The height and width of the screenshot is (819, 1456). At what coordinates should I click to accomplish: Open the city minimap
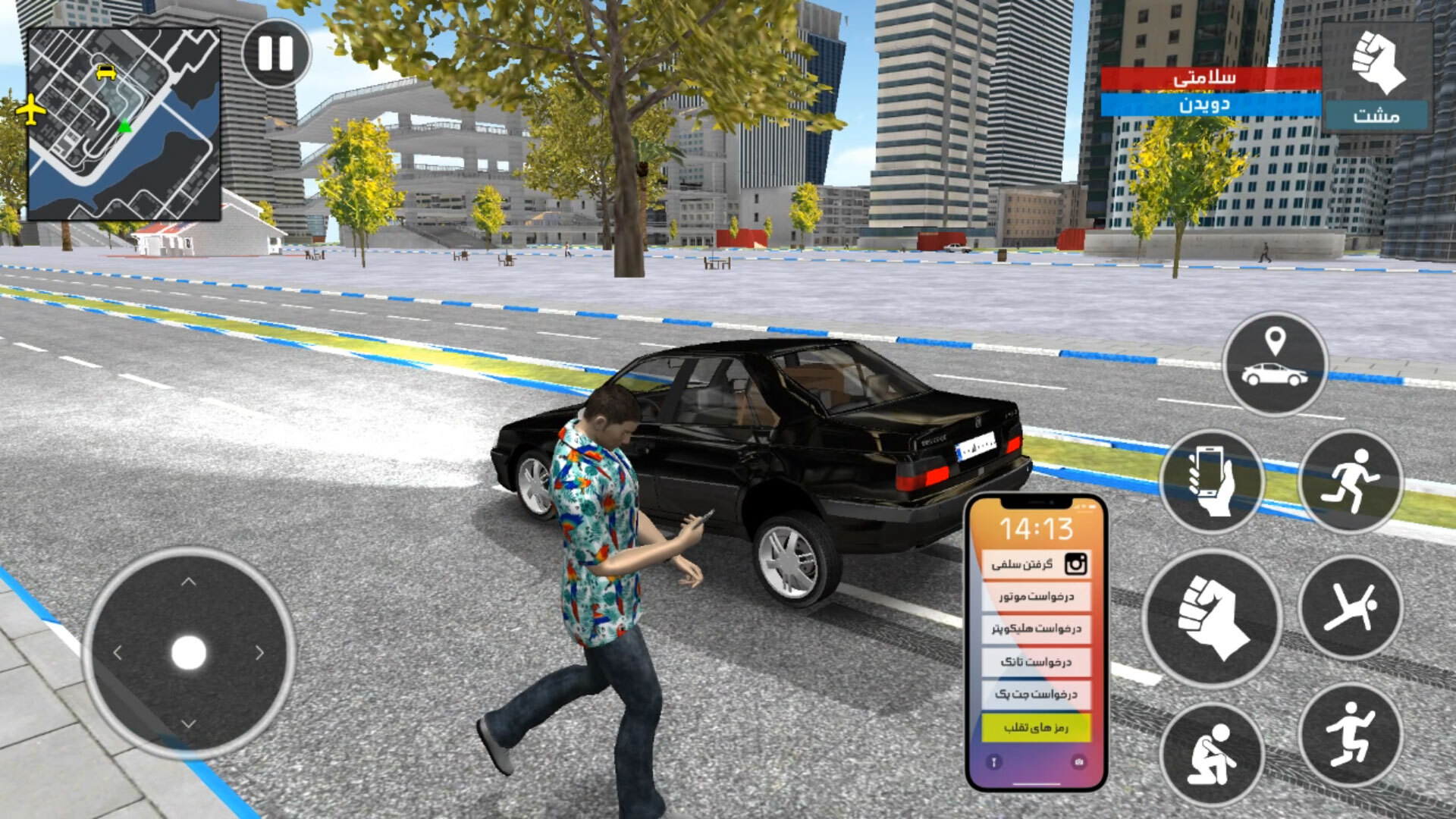(x=124, y=124)
